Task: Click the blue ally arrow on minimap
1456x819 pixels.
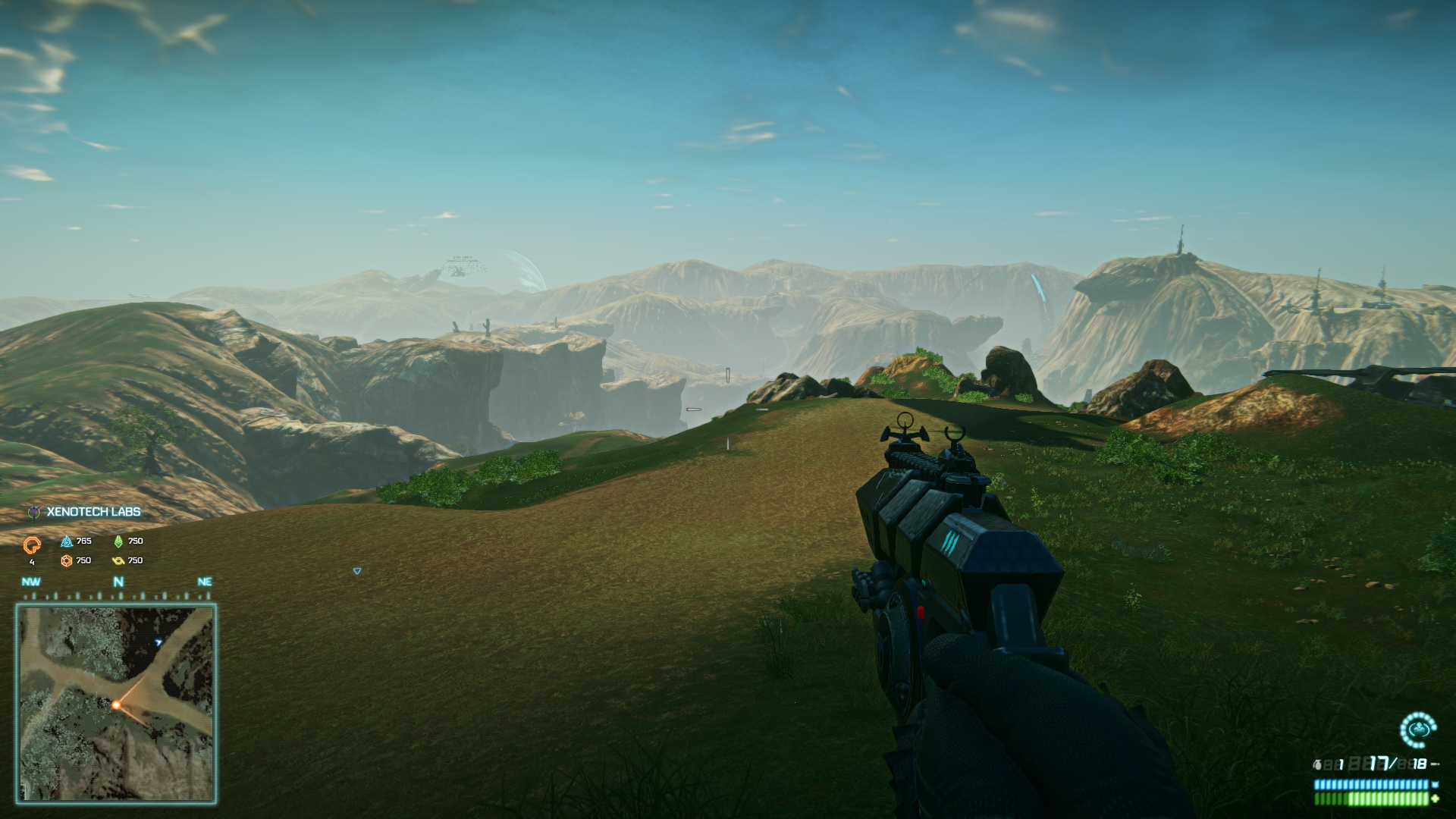Action: (x=158, y=643)
